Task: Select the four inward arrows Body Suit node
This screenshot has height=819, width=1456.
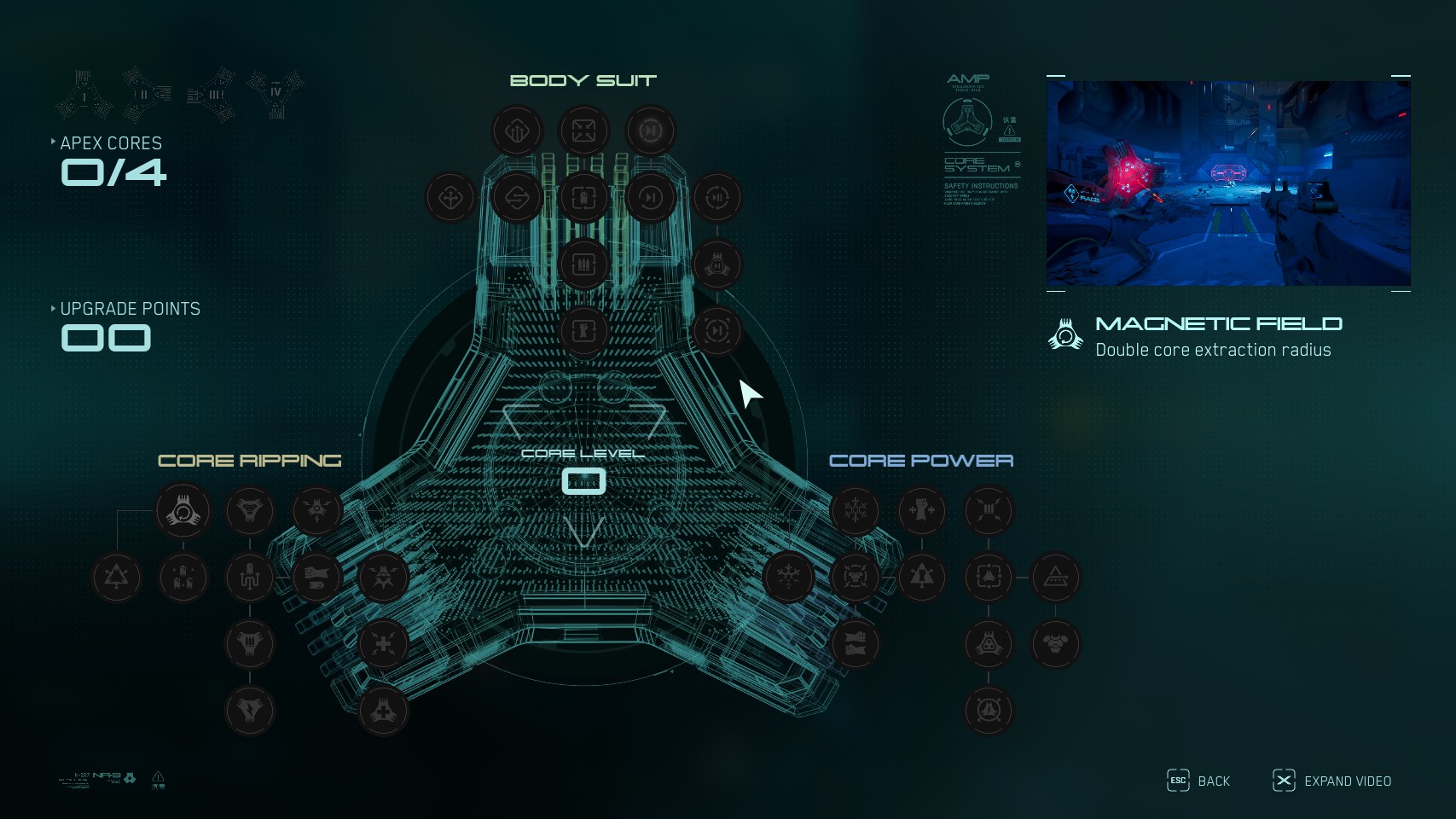Action: pos(583,131)
